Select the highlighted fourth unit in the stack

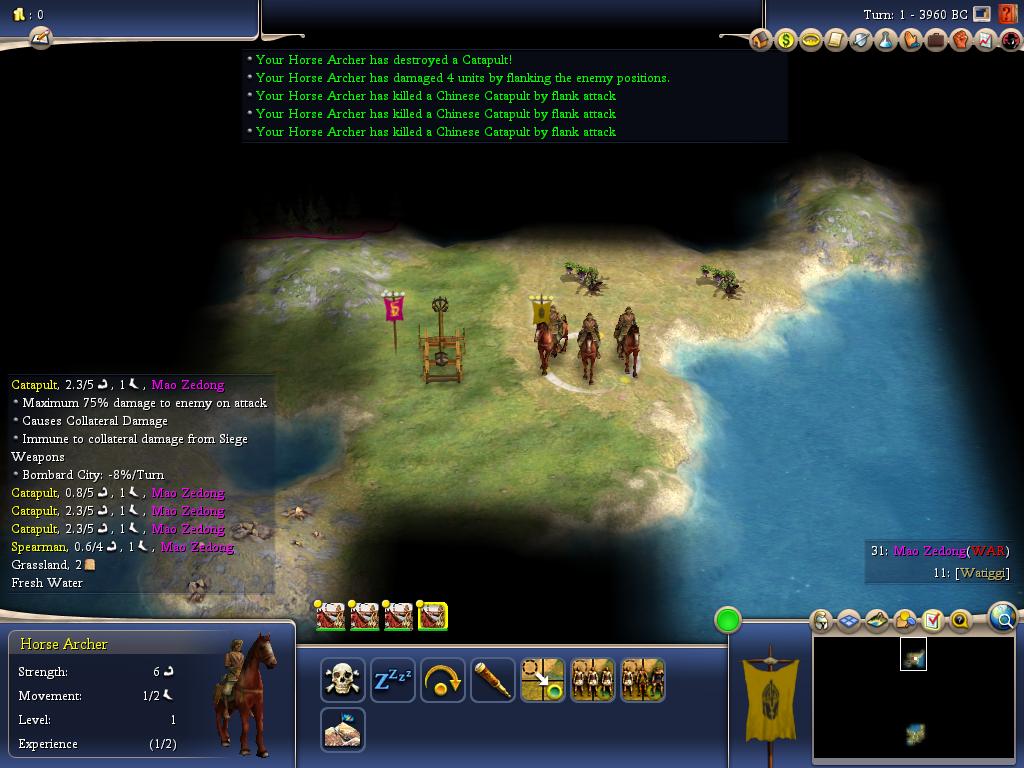[432, 617]
